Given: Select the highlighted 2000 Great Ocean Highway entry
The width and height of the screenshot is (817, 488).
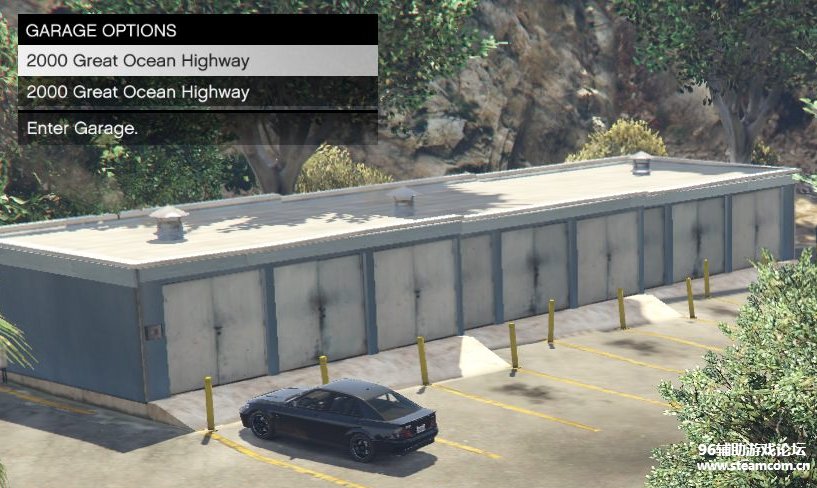Looking at the screenshot, I should pos(197,61).
